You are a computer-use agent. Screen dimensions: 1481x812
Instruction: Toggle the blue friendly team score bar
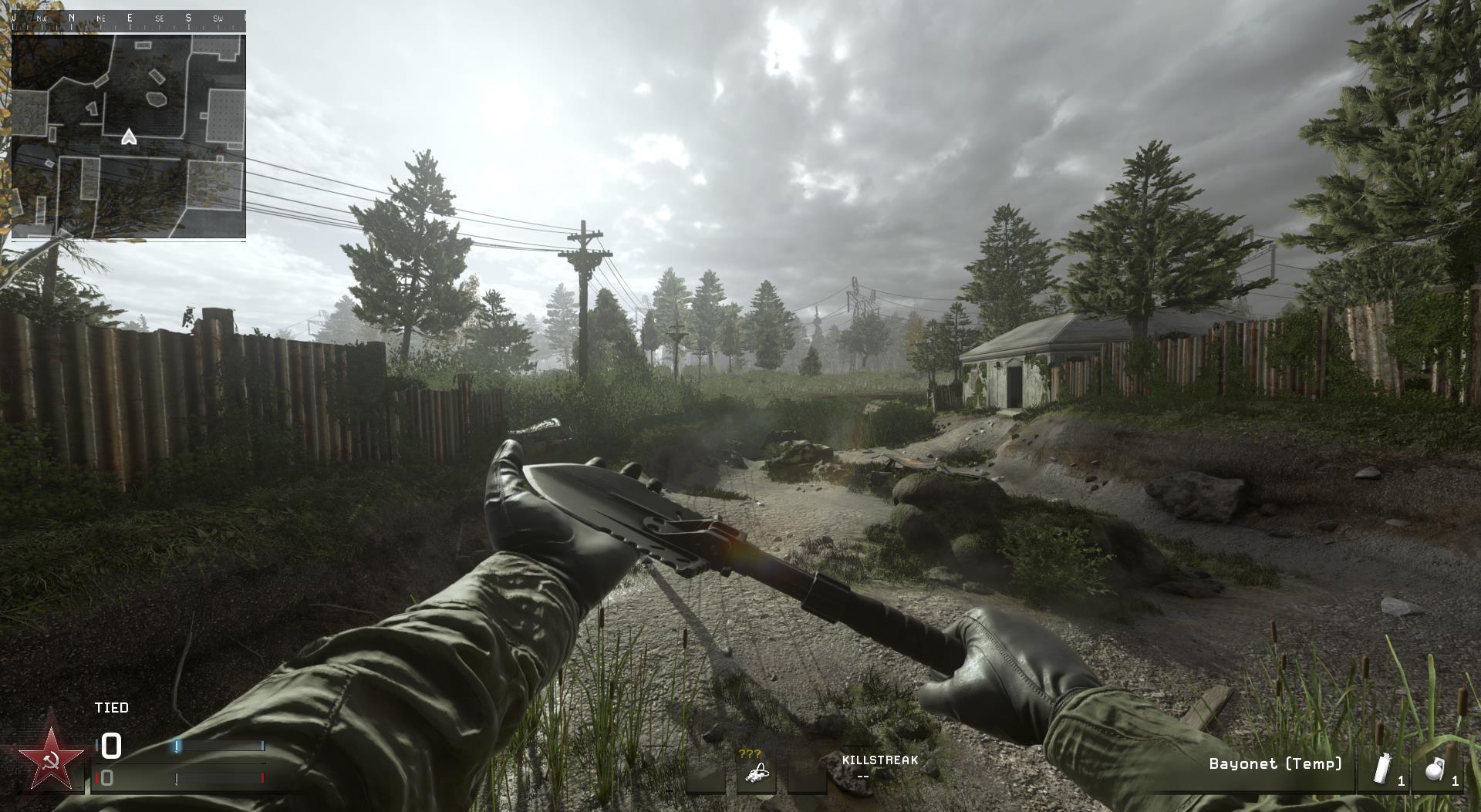pyautogui.click(x=221, y=745)
